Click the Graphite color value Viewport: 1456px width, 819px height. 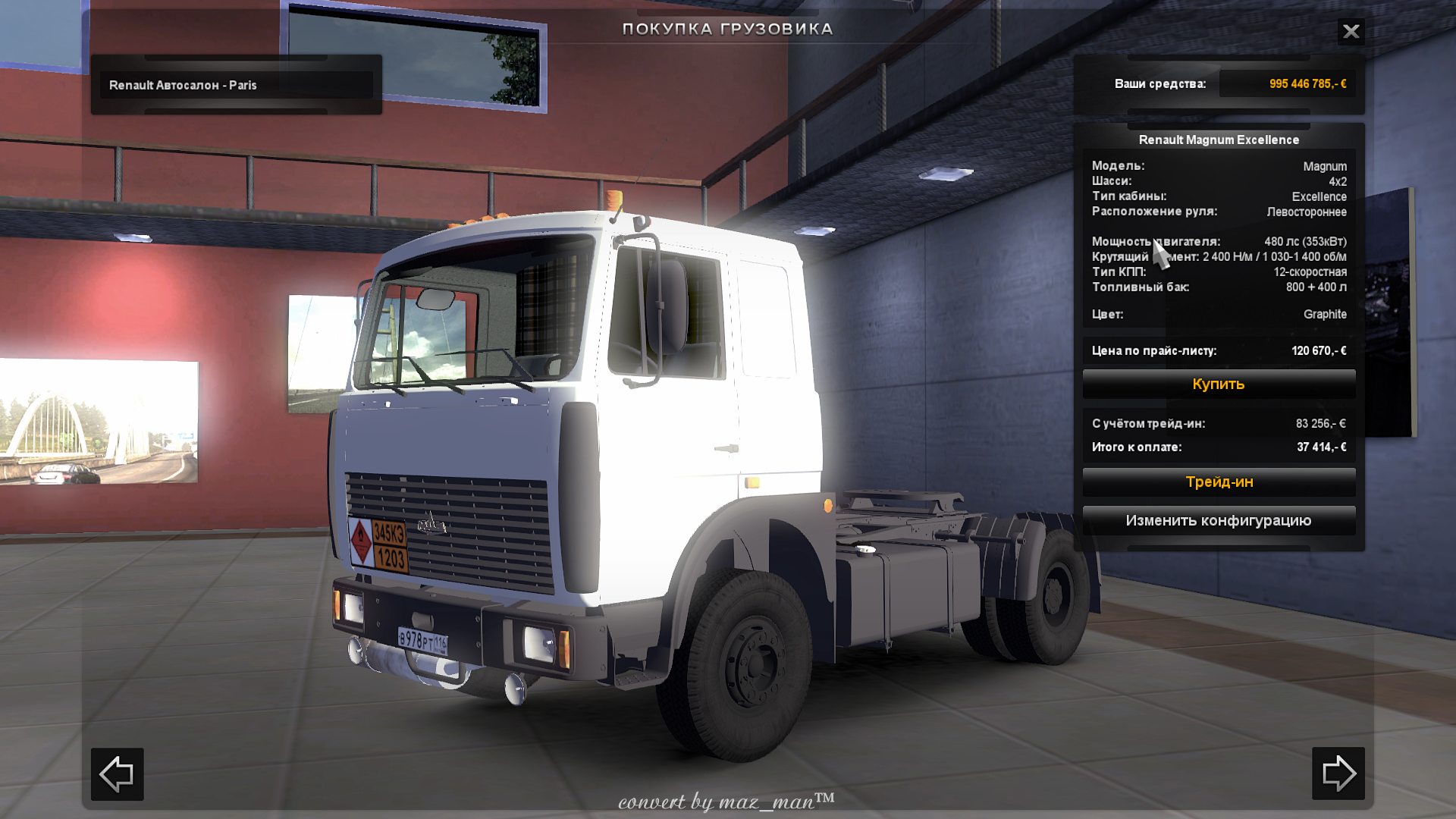(1324, 314)
